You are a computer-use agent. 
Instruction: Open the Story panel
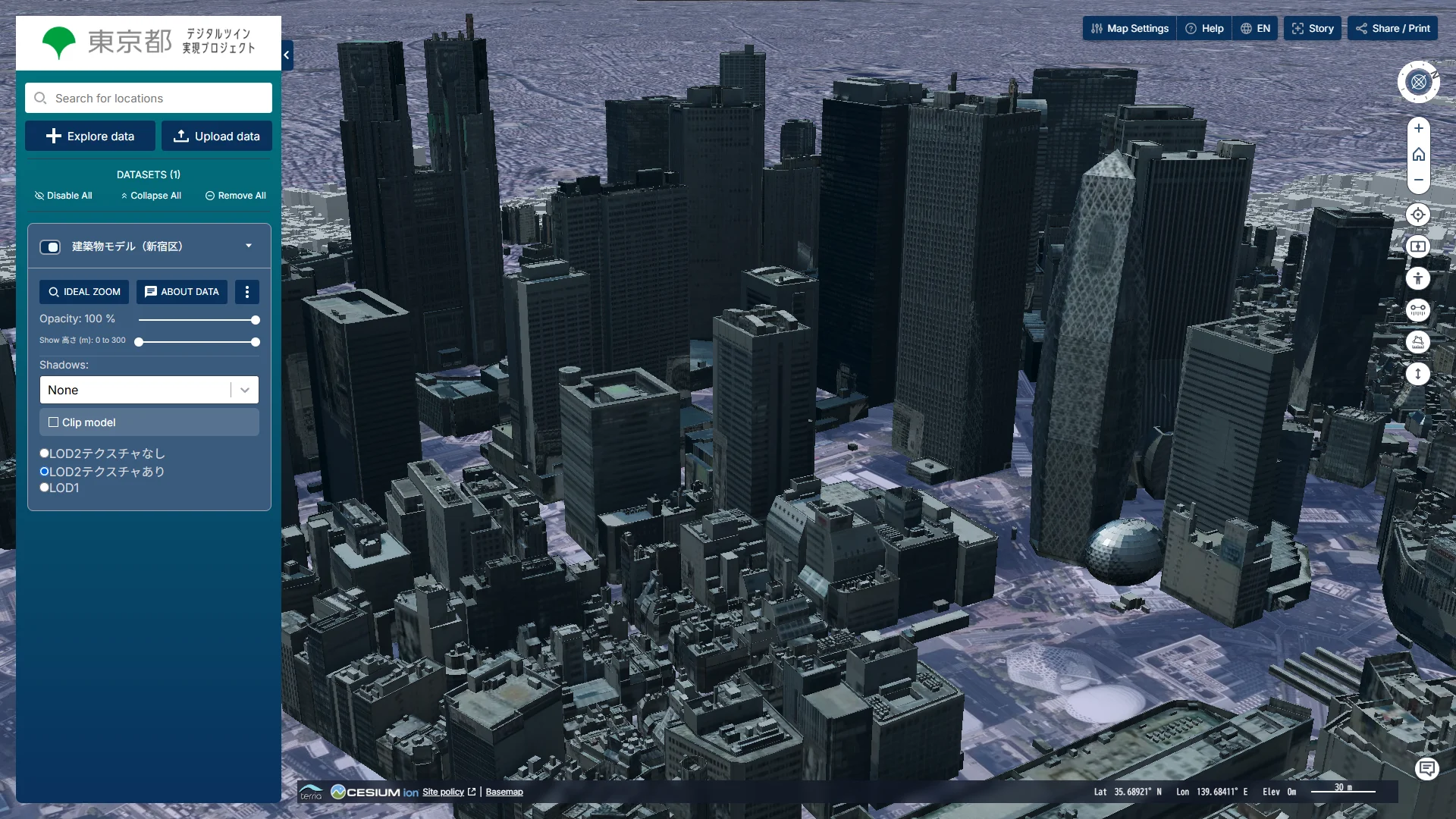point(1312,28)
